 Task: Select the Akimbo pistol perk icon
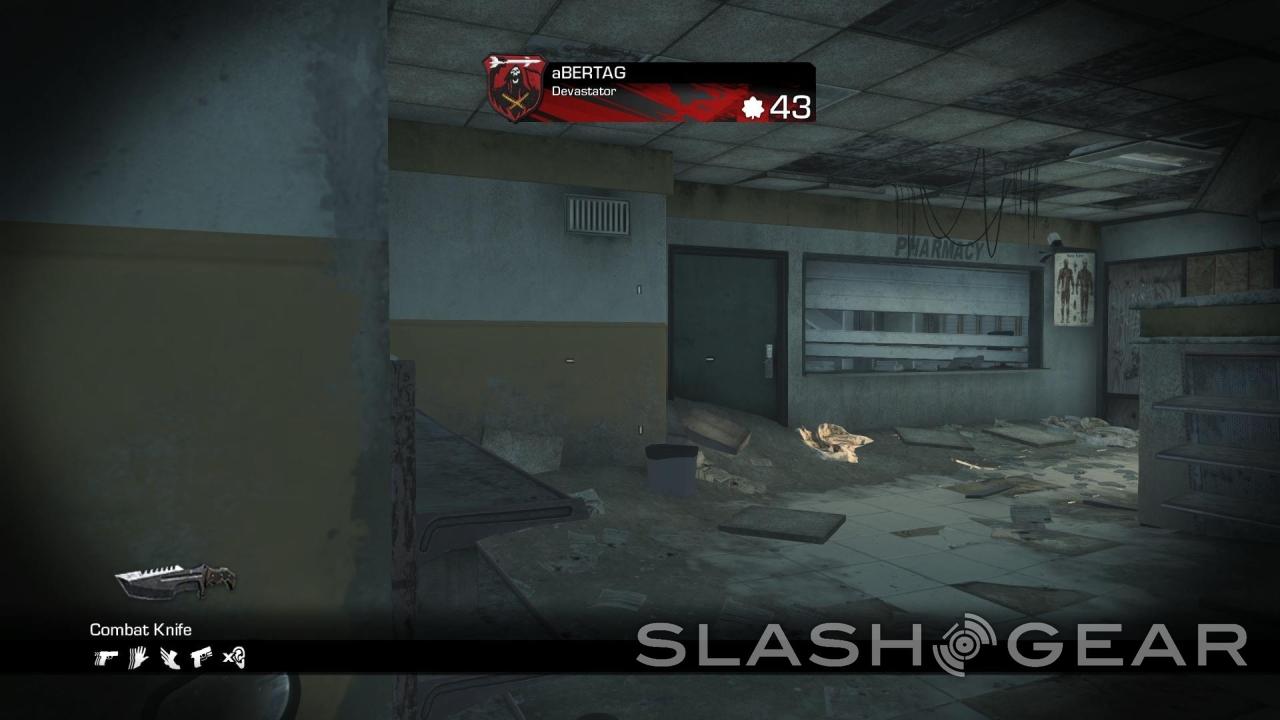(202, 657)
